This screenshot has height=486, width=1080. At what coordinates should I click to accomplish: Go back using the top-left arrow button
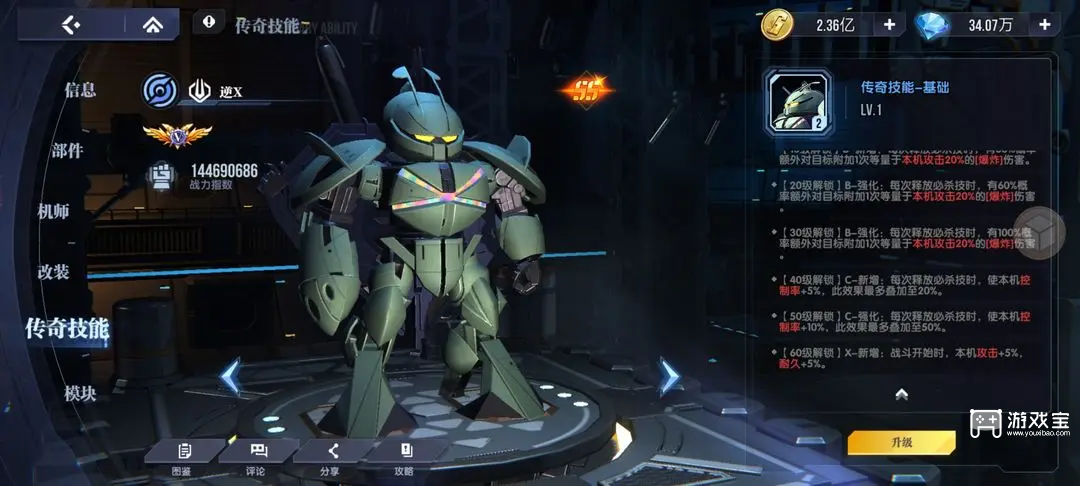[x=71, y=25]
